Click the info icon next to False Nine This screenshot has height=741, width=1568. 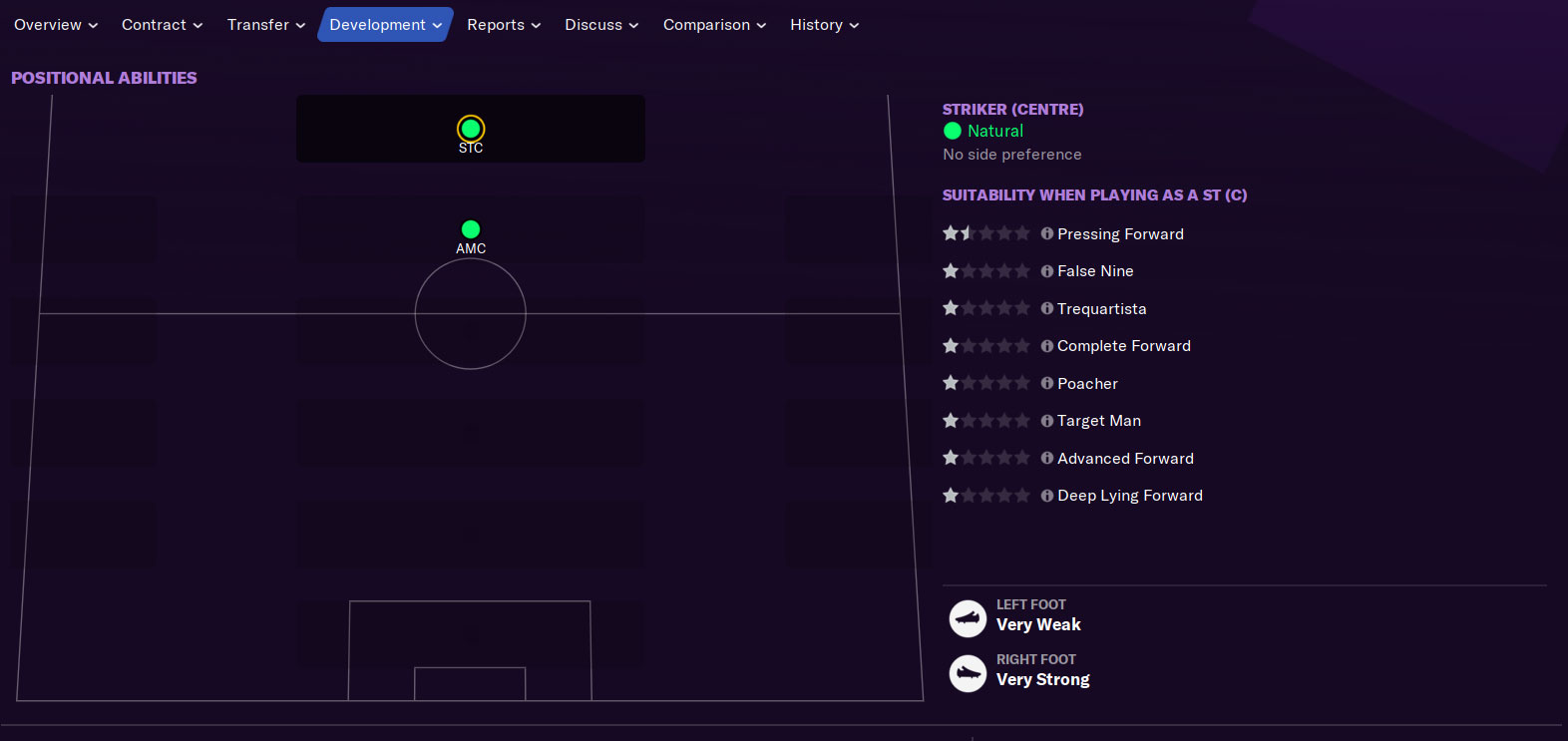click(x=1046, y=270)
